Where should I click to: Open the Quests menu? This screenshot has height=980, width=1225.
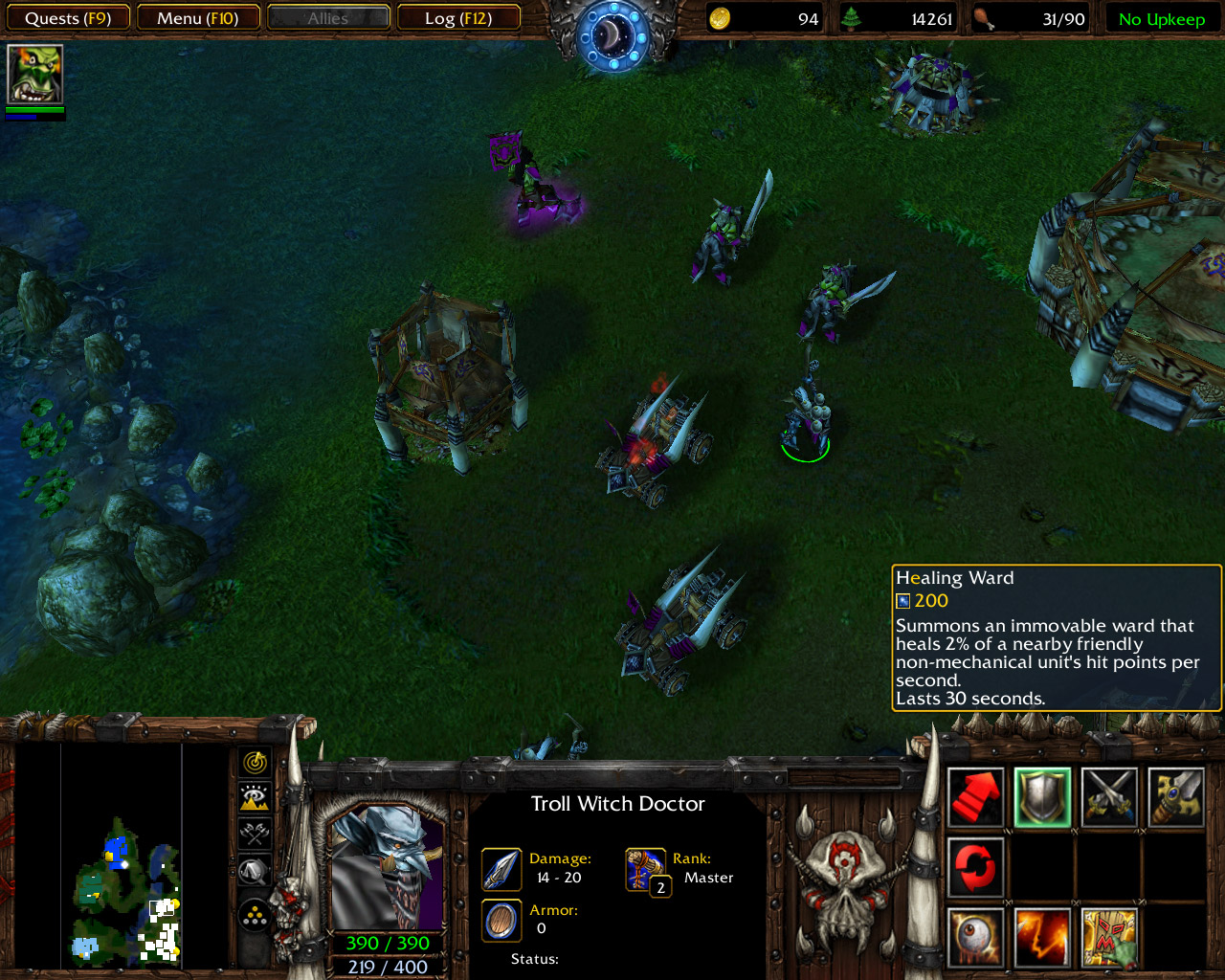[x=67, y=17]
